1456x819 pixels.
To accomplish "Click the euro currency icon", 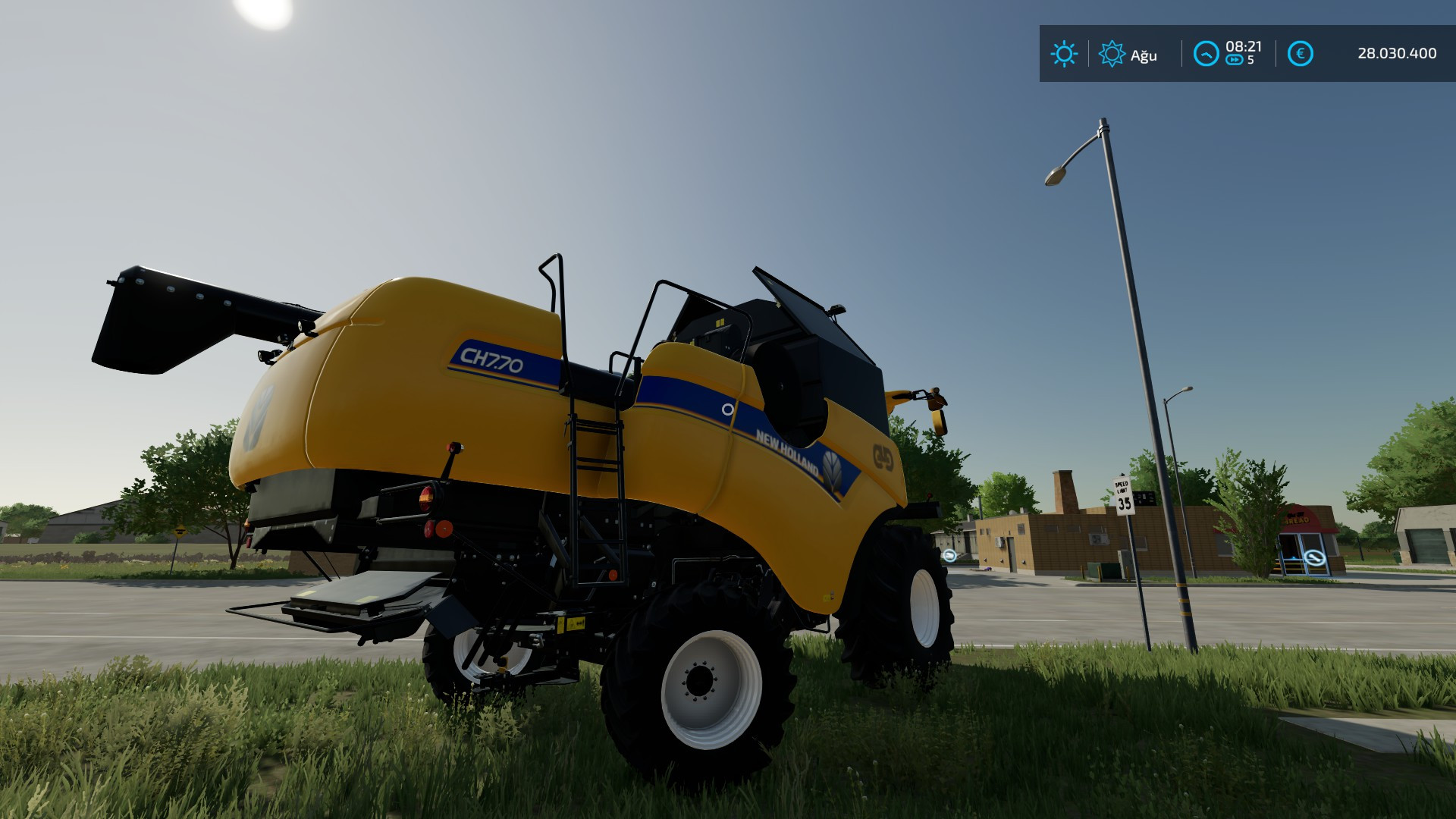I will [1301, 53].
